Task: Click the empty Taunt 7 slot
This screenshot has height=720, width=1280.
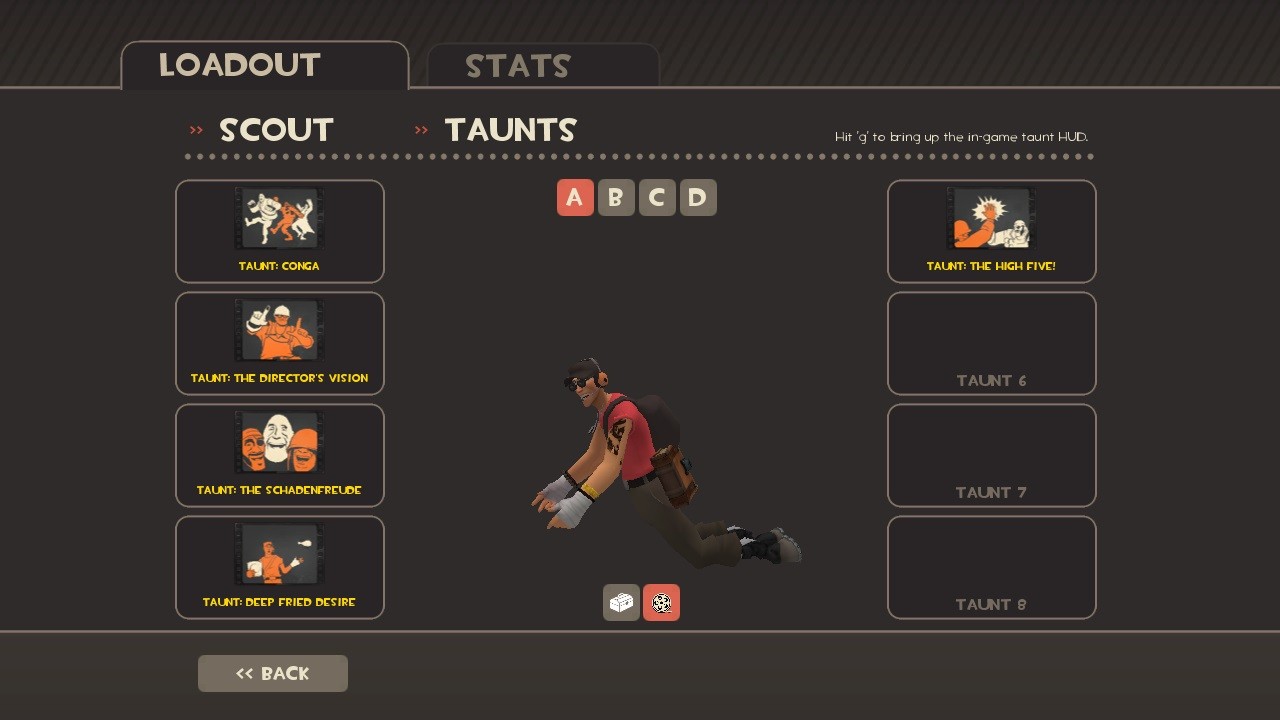Action: [991, 455]
